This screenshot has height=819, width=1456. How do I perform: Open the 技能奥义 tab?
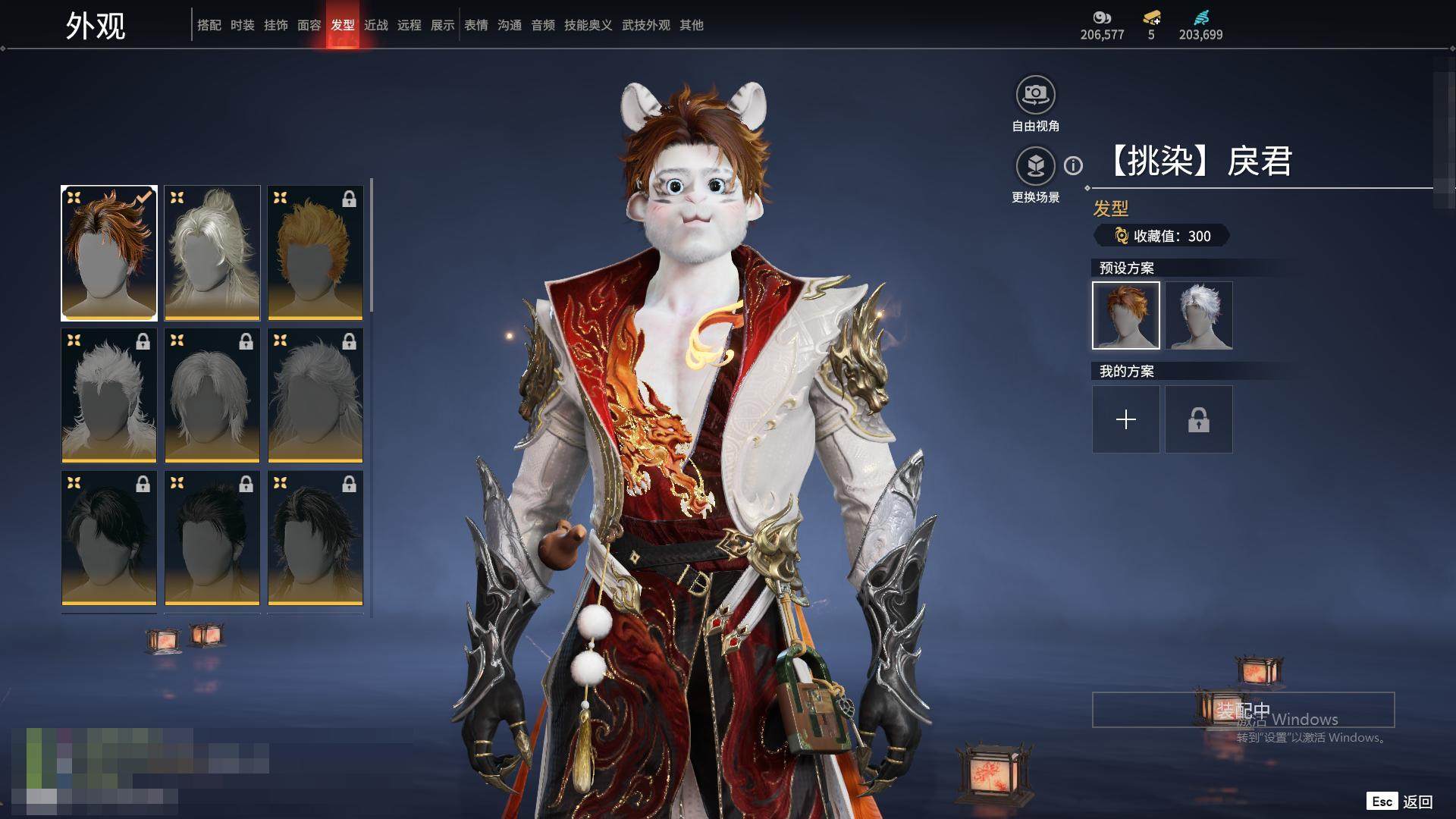588,25
